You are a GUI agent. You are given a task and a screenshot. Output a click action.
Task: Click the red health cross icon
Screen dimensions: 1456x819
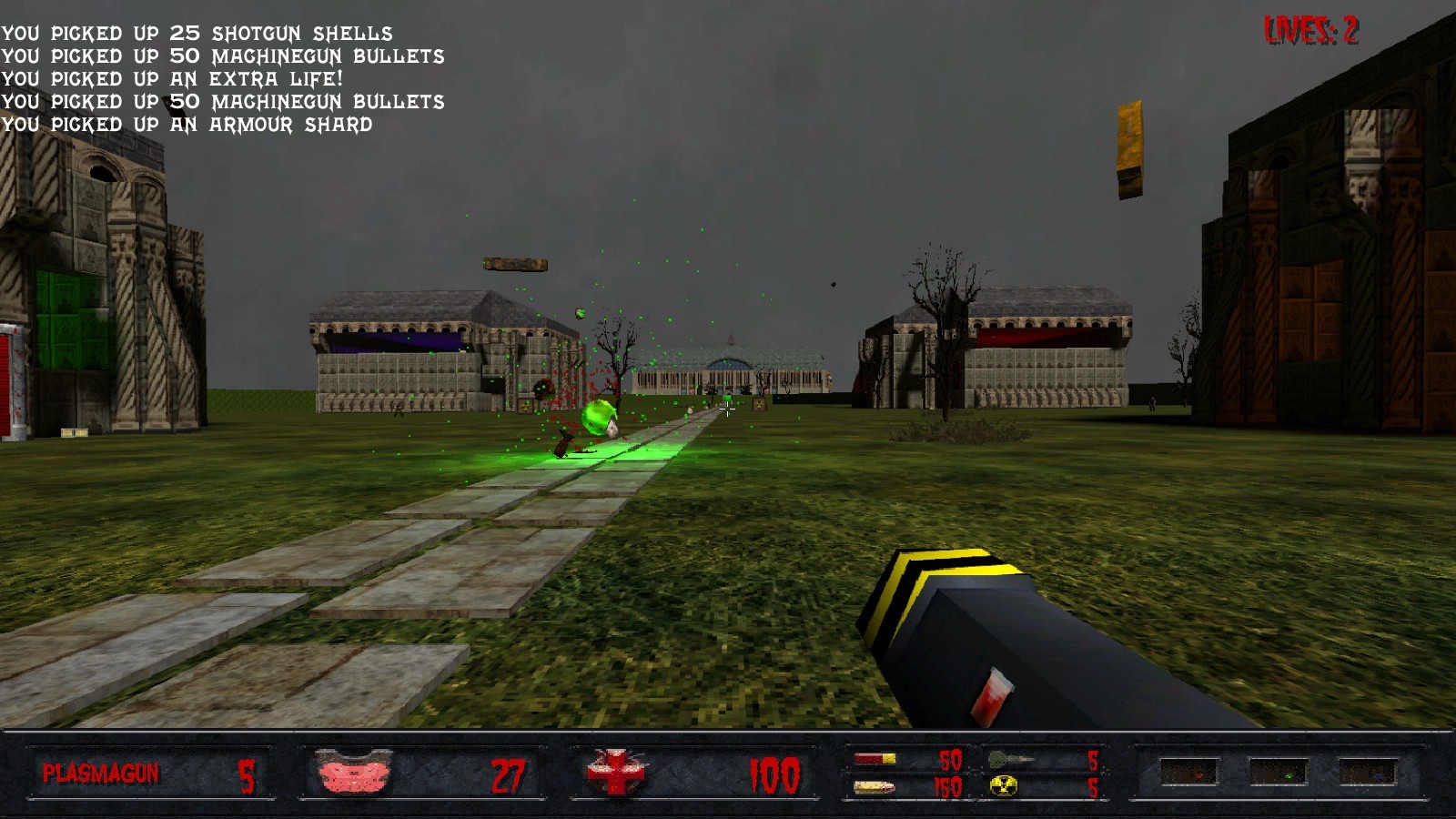point(615,773)
